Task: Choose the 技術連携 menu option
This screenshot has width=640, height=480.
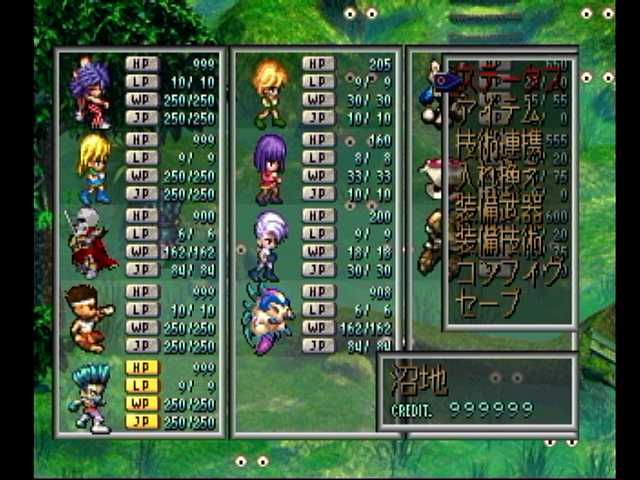Action: [498, 146]
